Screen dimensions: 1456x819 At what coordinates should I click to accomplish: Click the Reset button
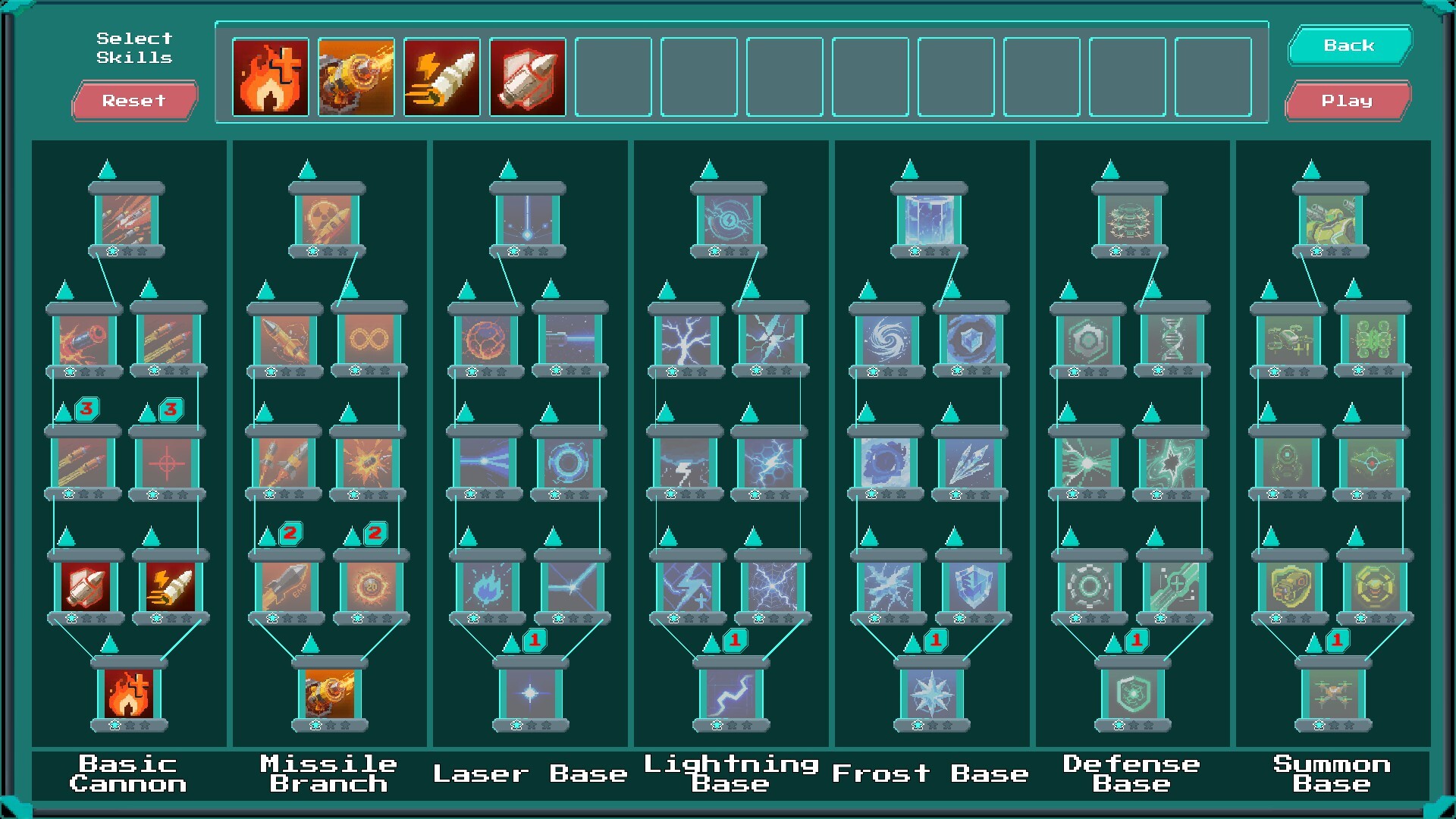[x=133, y=100]
